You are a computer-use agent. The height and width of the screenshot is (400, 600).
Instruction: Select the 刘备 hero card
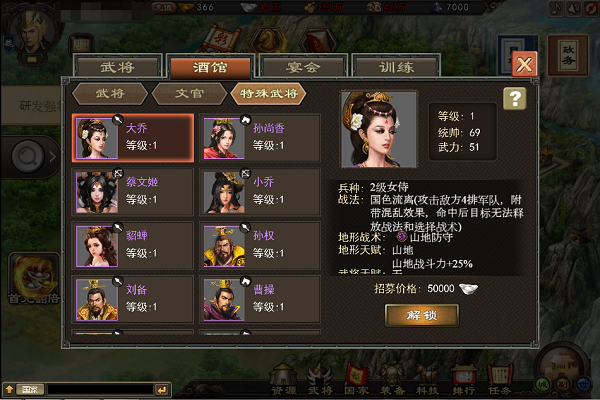point(133,299)
